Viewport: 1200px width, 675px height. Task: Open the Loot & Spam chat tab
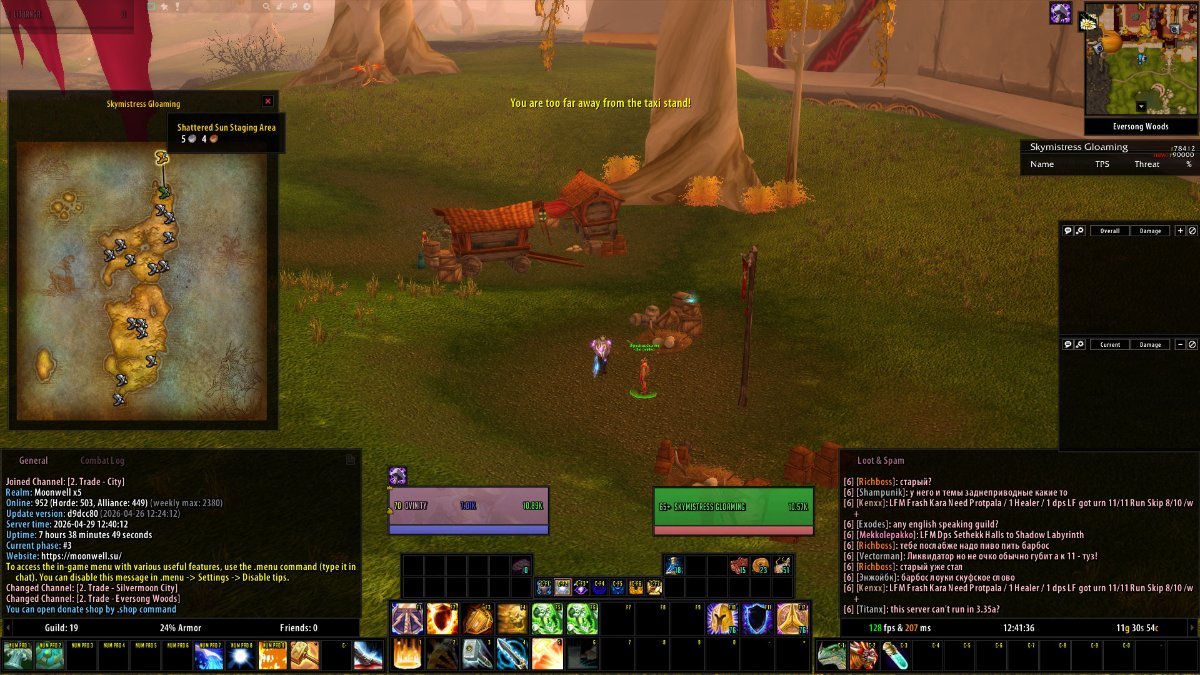[880, 461]
